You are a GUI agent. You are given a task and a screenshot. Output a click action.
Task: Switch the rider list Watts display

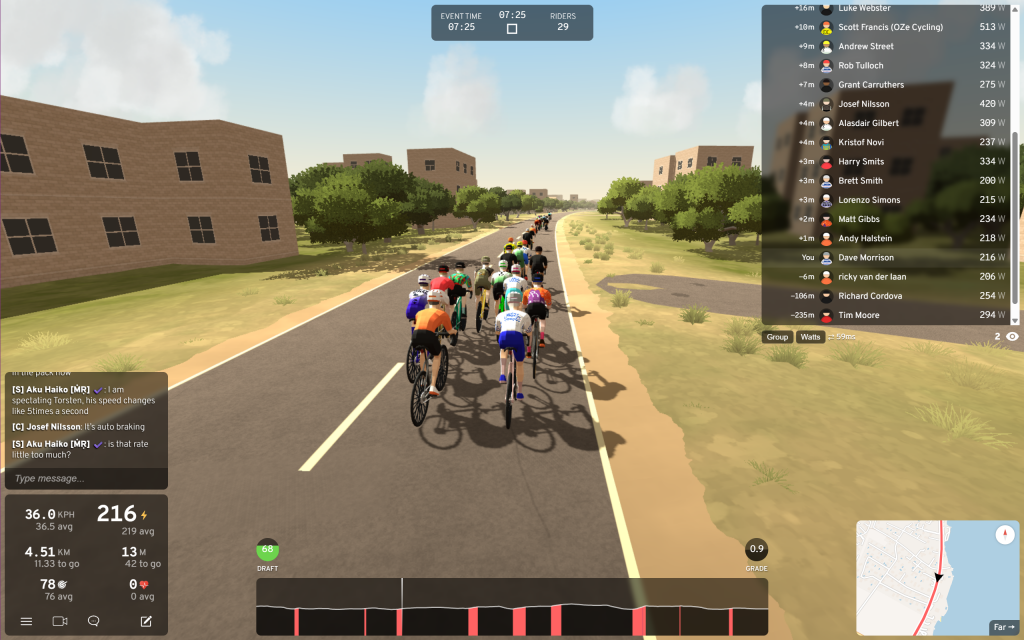pyautogui.click(x=811, y=337)
